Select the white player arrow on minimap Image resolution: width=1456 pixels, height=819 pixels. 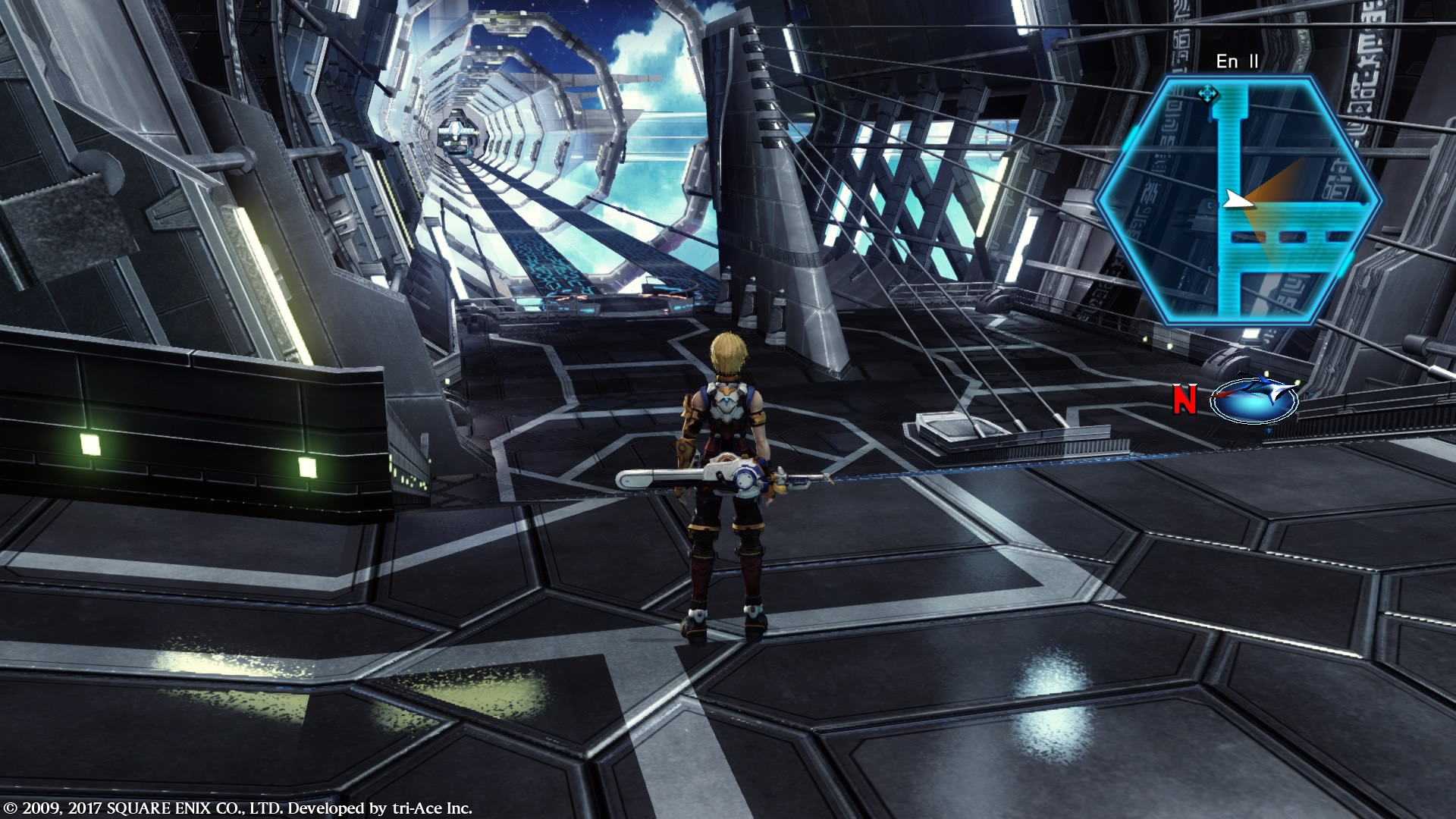click(x=1235, y=200)
